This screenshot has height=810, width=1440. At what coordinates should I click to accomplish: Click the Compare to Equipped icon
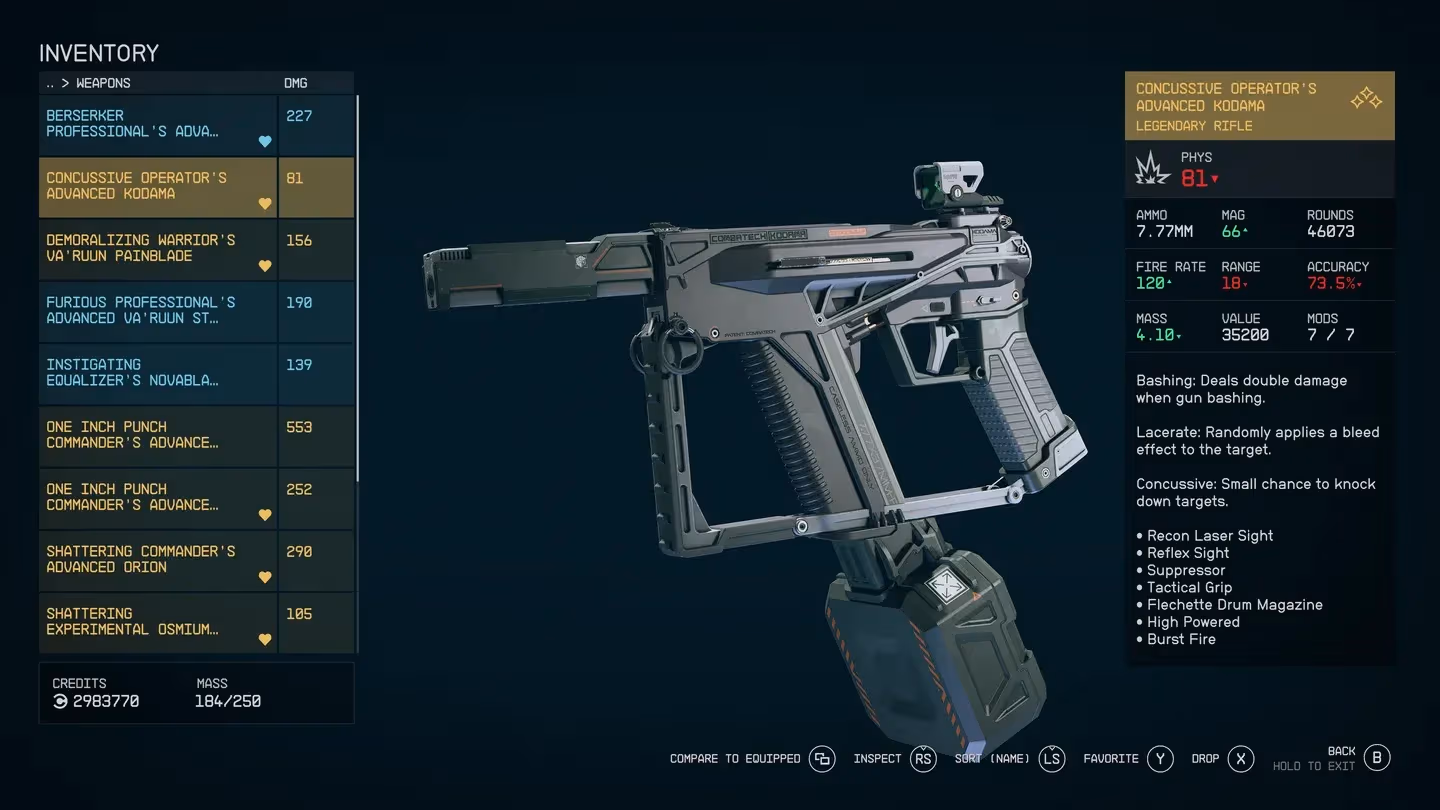click(x=822, y=759)
